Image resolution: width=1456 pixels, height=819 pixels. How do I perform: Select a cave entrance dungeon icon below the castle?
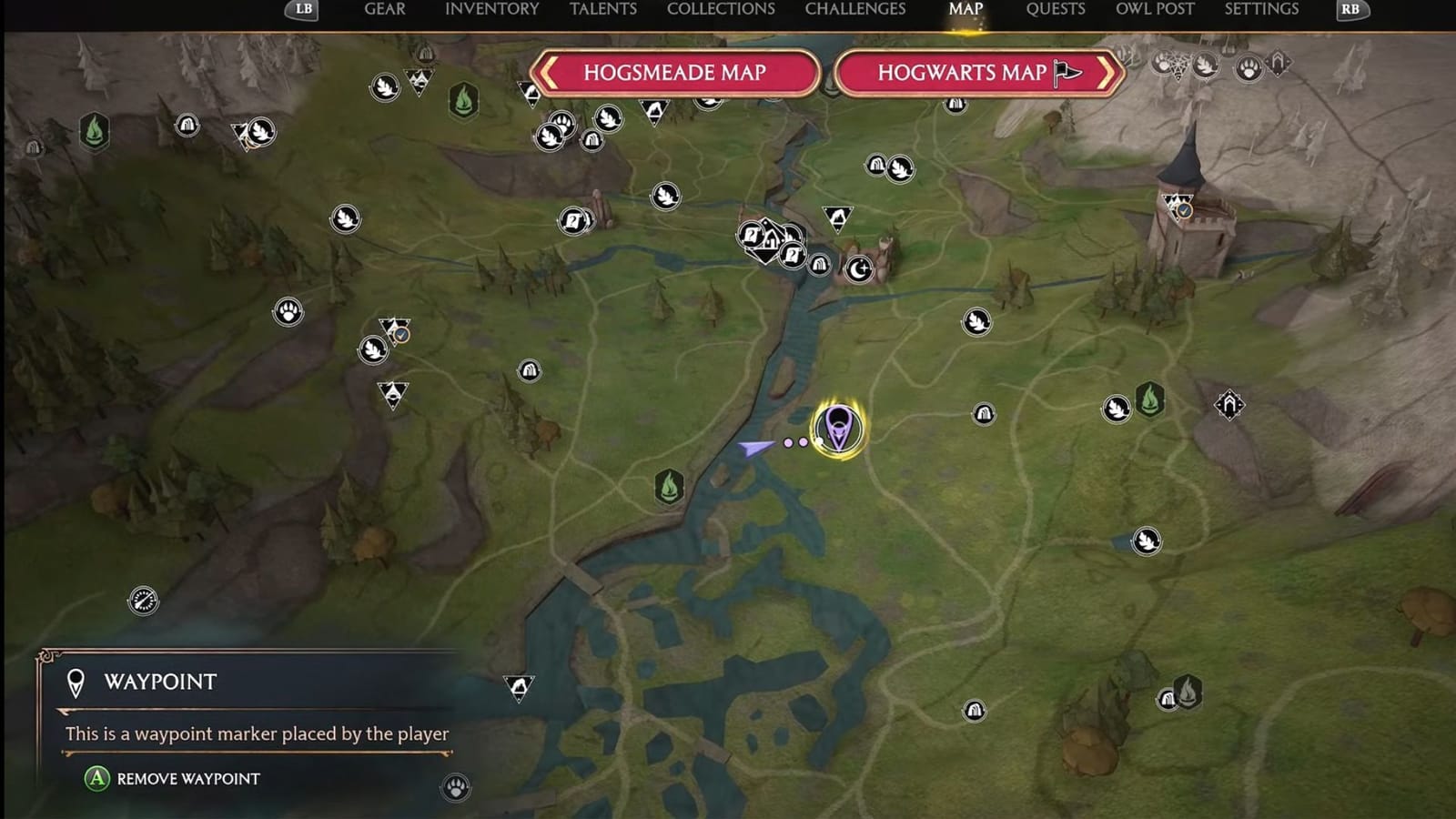986,414
